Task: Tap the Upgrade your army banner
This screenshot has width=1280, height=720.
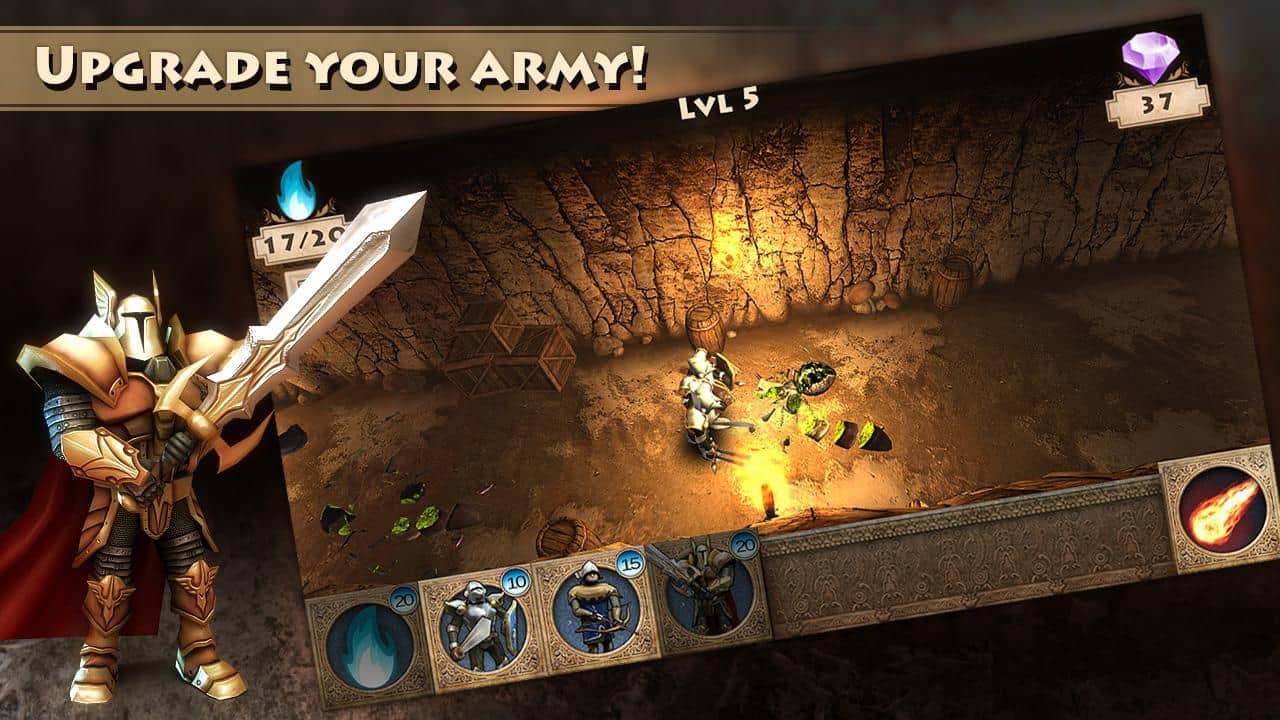Action: (345, 60)
